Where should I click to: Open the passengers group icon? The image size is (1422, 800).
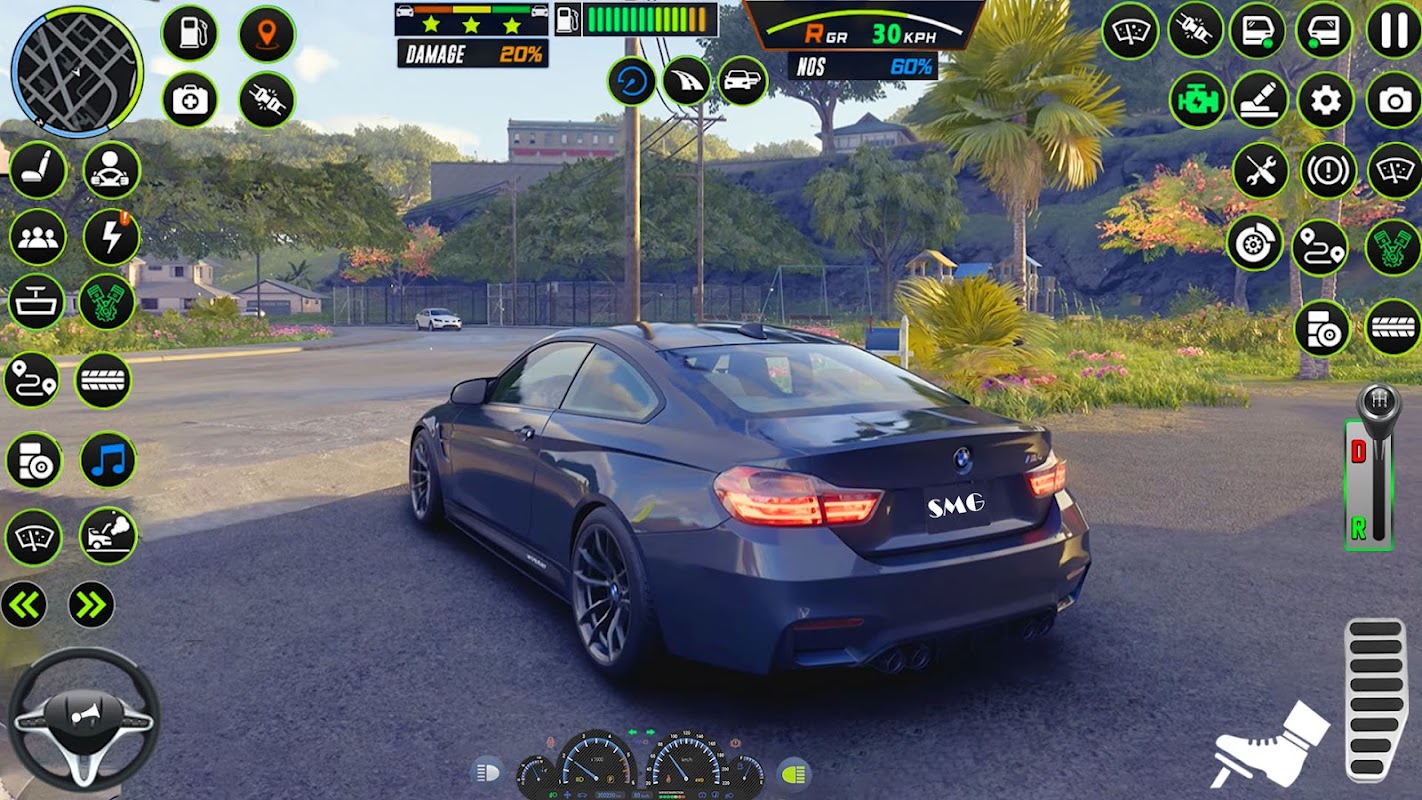[x=38, y=237]
